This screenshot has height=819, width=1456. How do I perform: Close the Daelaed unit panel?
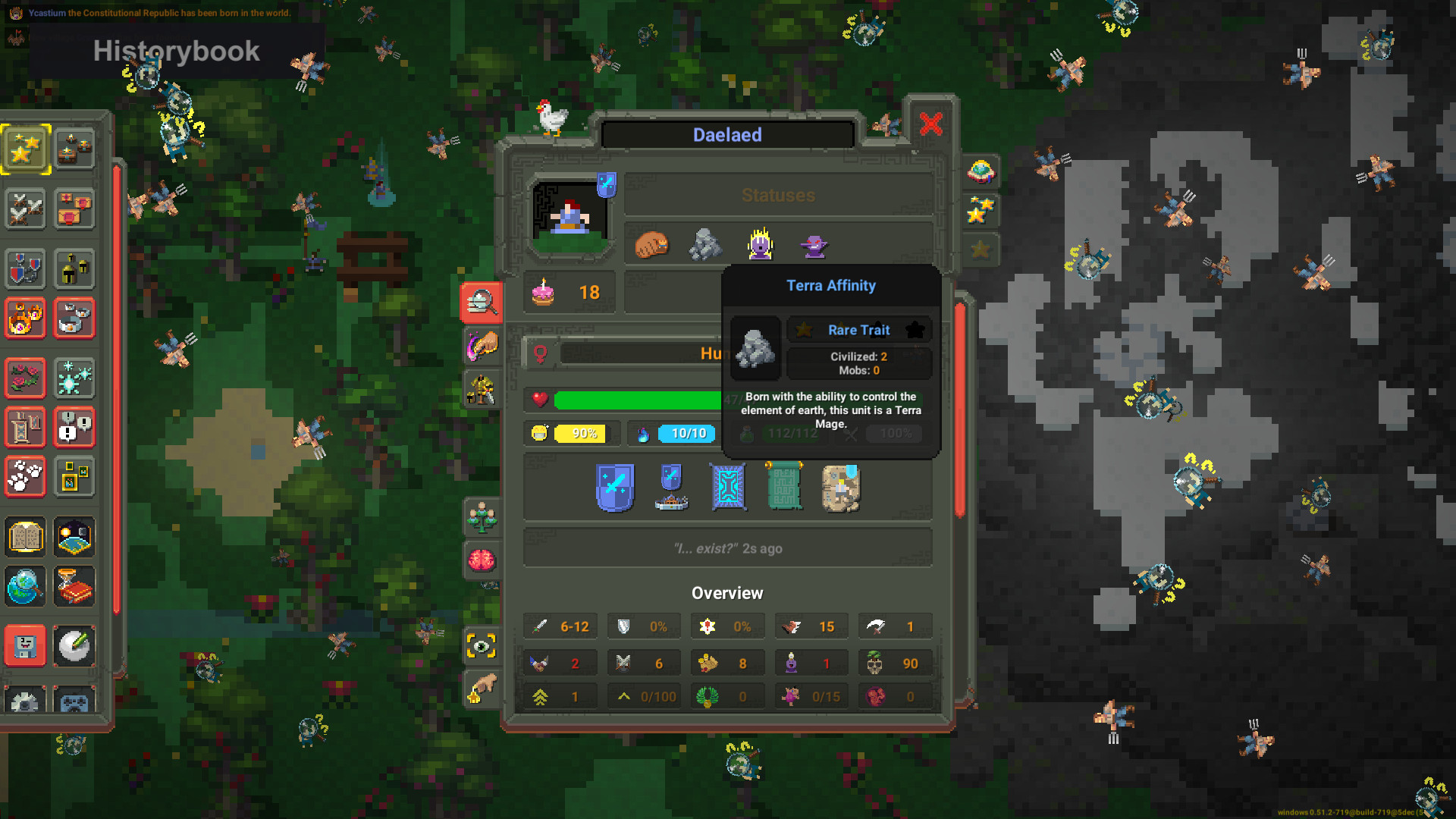click(x=931, y=124)
